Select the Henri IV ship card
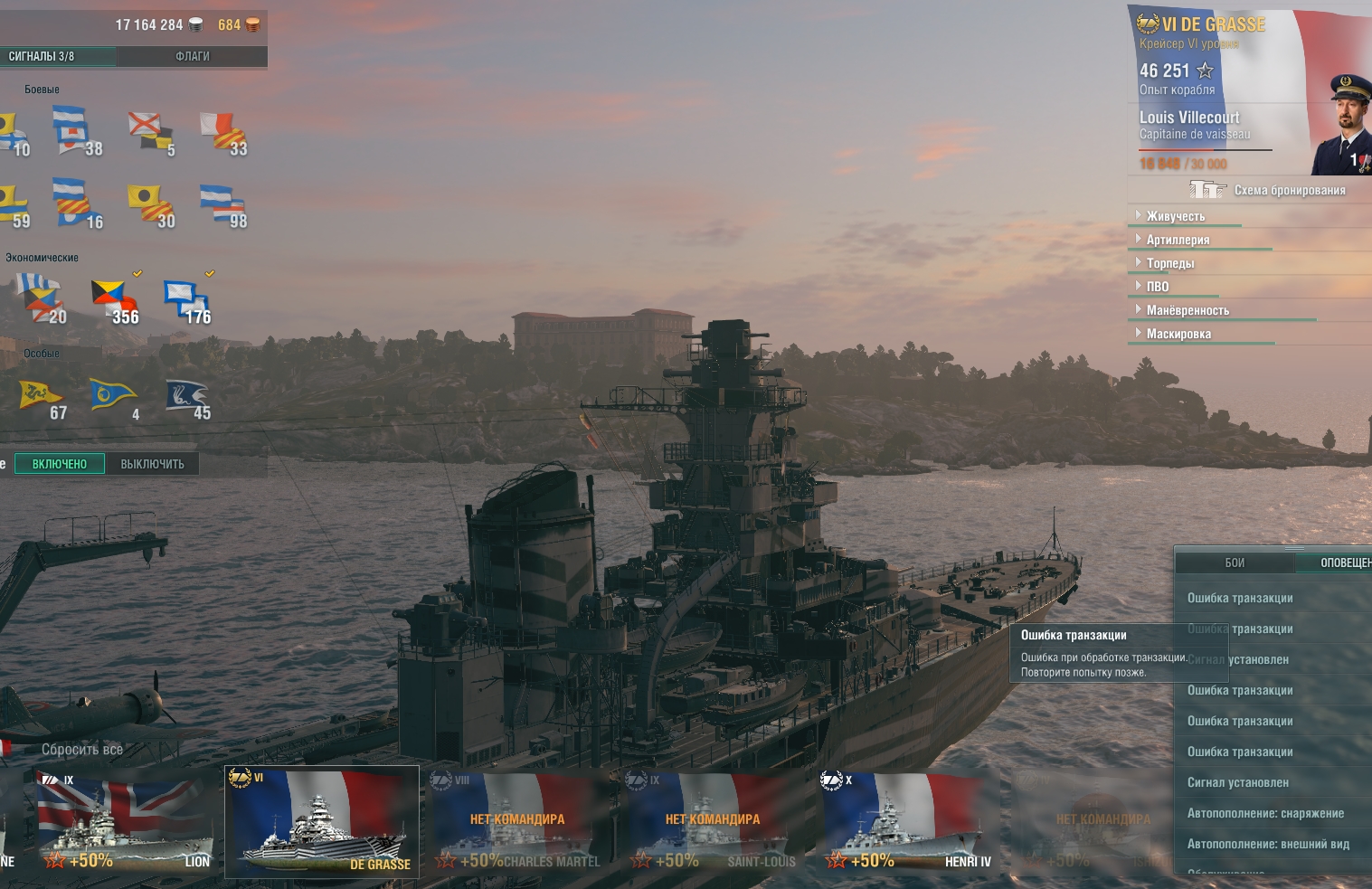This screenshot has width=1372, height=889. point(908,821)
